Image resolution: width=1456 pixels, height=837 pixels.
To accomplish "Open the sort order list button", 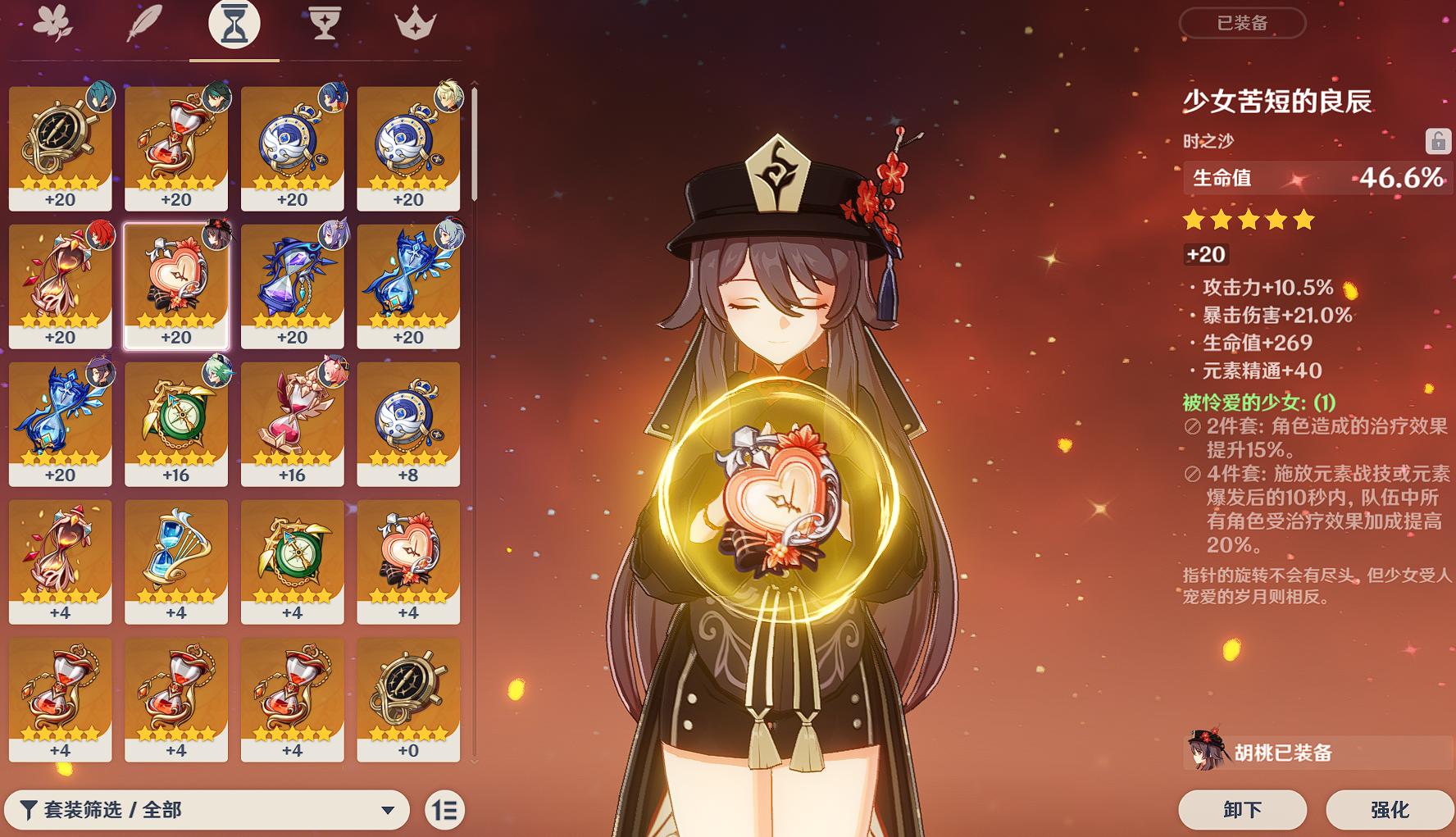I will click(x=445, y=810).
